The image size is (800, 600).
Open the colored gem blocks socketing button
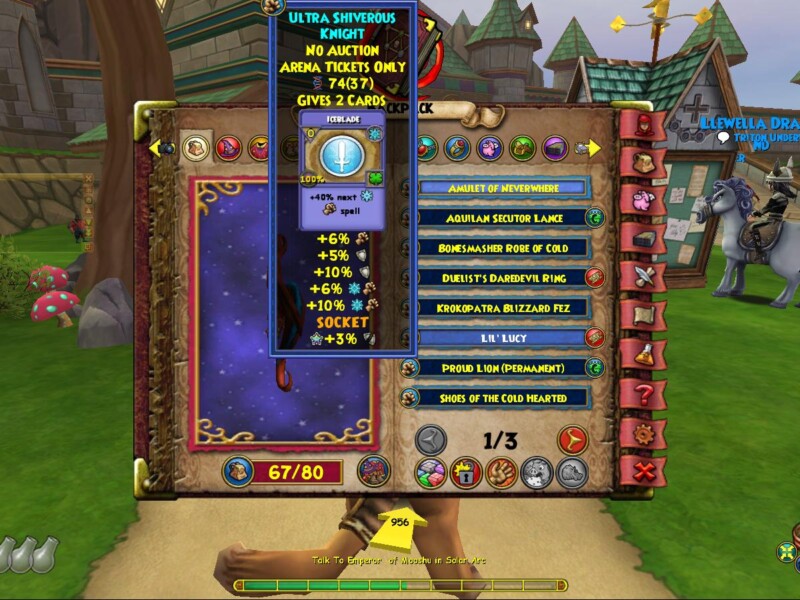tap(431, 473)
